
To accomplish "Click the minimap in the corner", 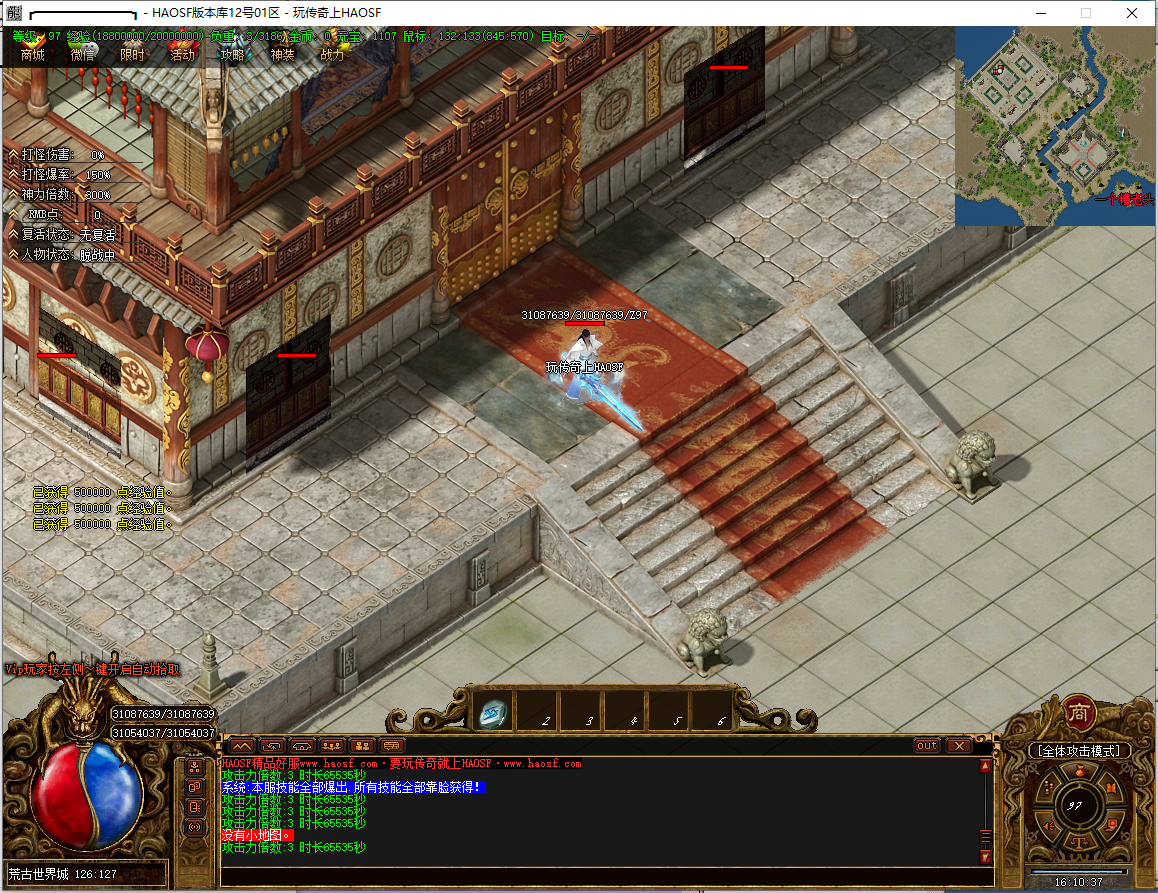I will click(x=1055, y=126).
